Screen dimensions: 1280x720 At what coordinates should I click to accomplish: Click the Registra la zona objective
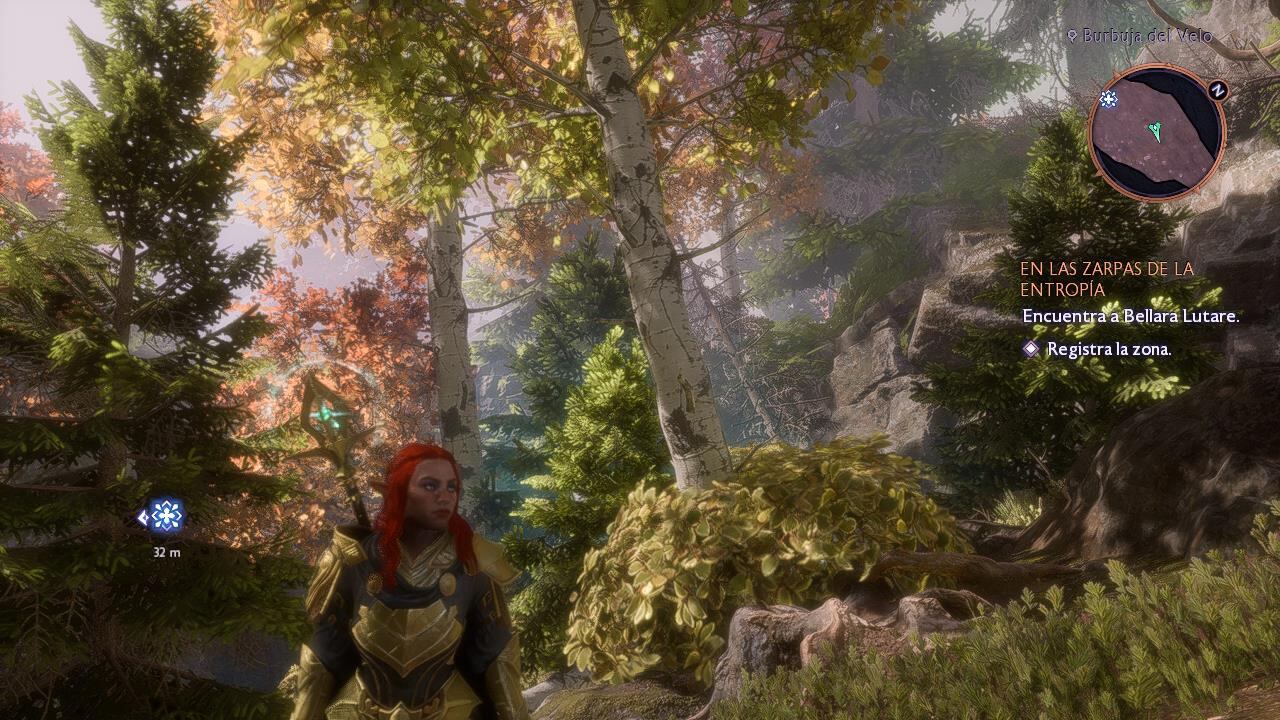click(x=1108, y=349)
